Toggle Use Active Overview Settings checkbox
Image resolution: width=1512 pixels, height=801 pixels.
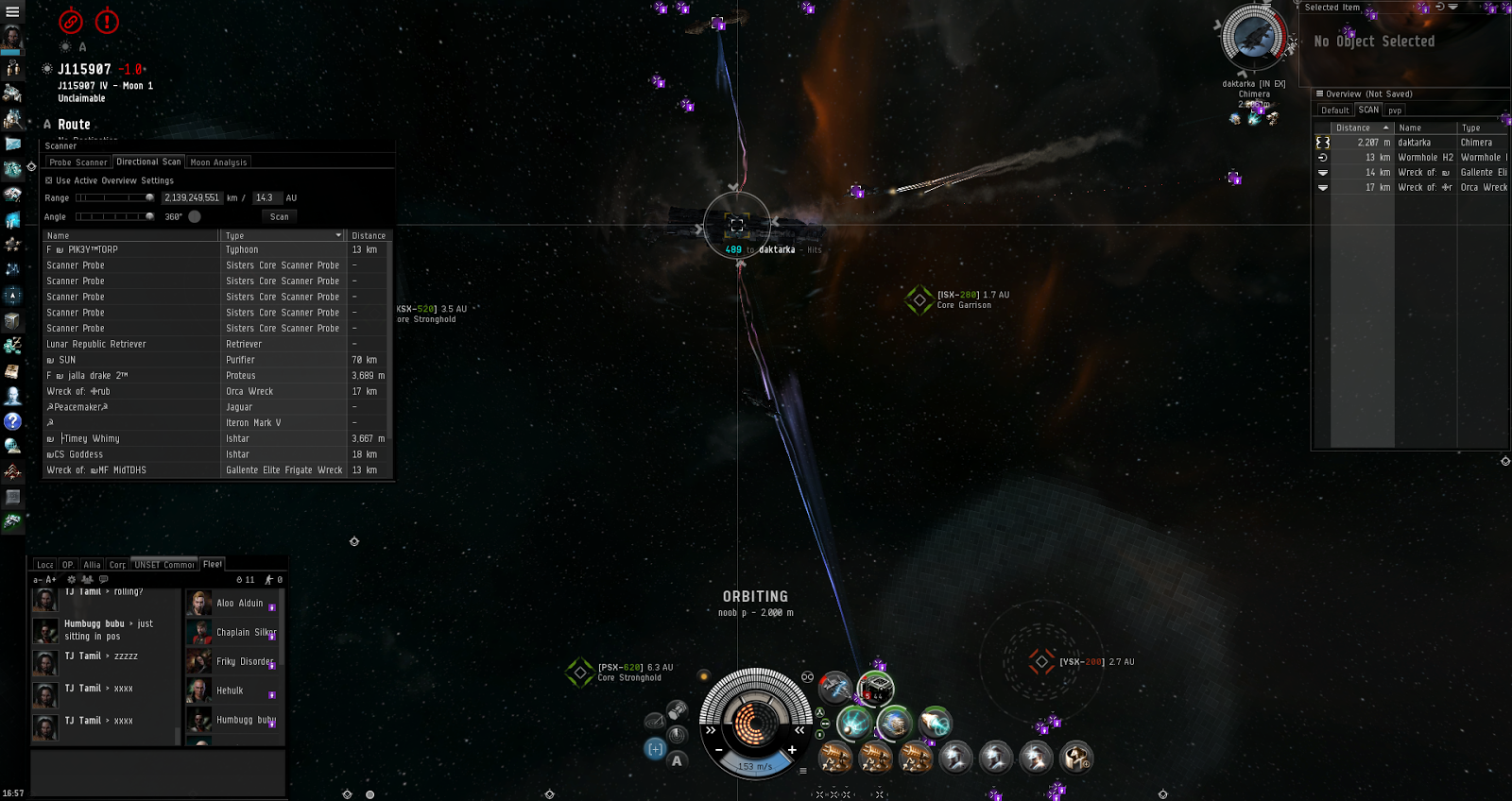pyautogui.click(x=49, y=180)
